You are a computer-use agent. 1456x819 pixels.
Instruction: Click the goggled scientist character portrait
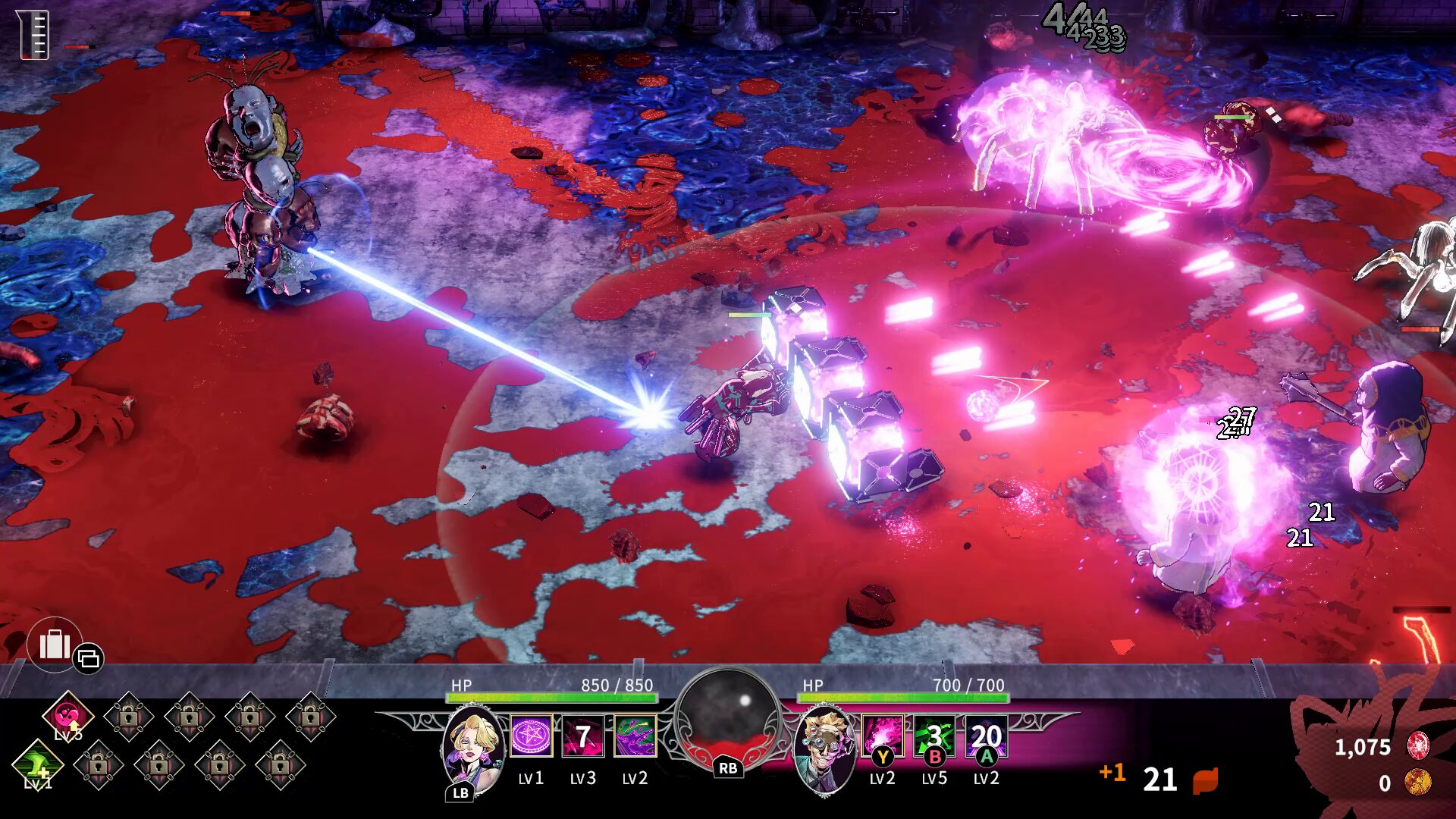[826, 748]
